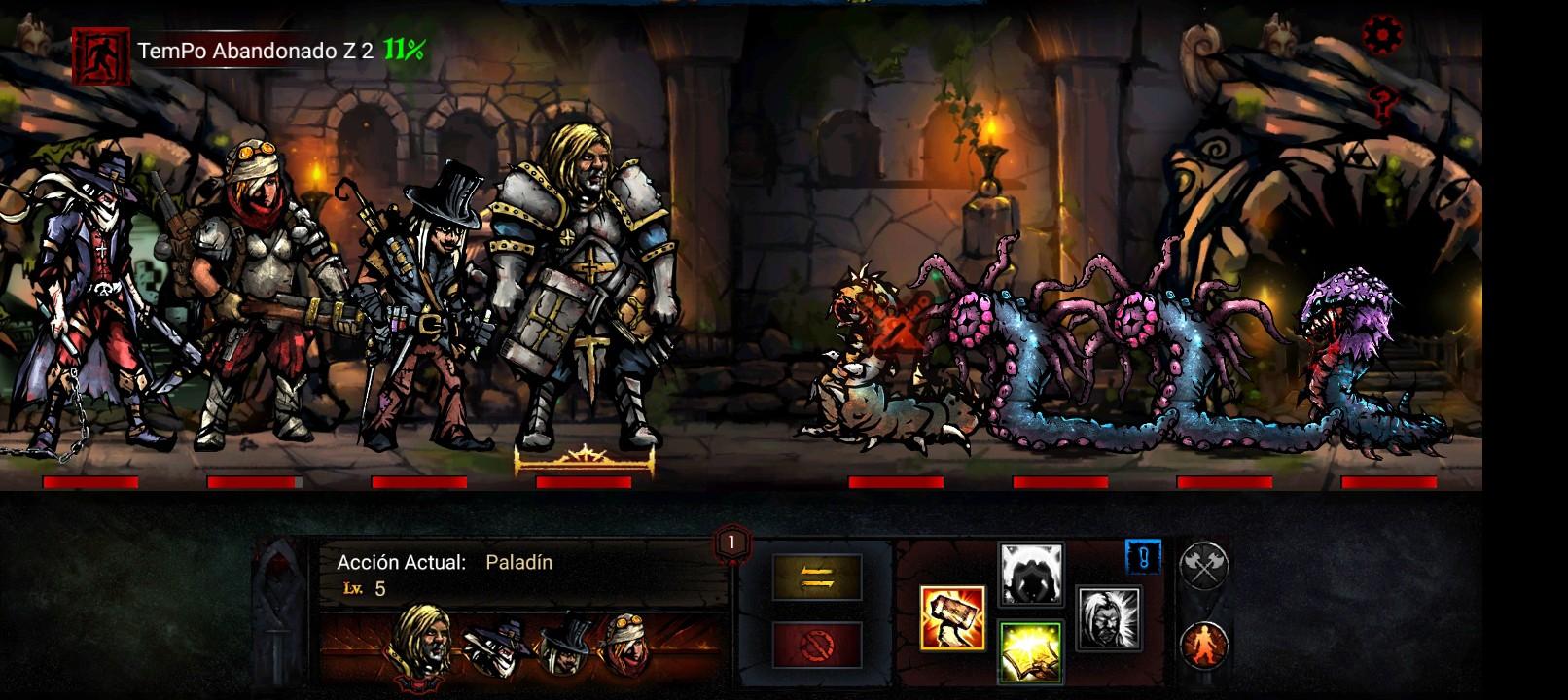Tap the orange glowing figure button
Image resolution: width=1568 pixels, height=700 pixels.
pos(1204,643)
